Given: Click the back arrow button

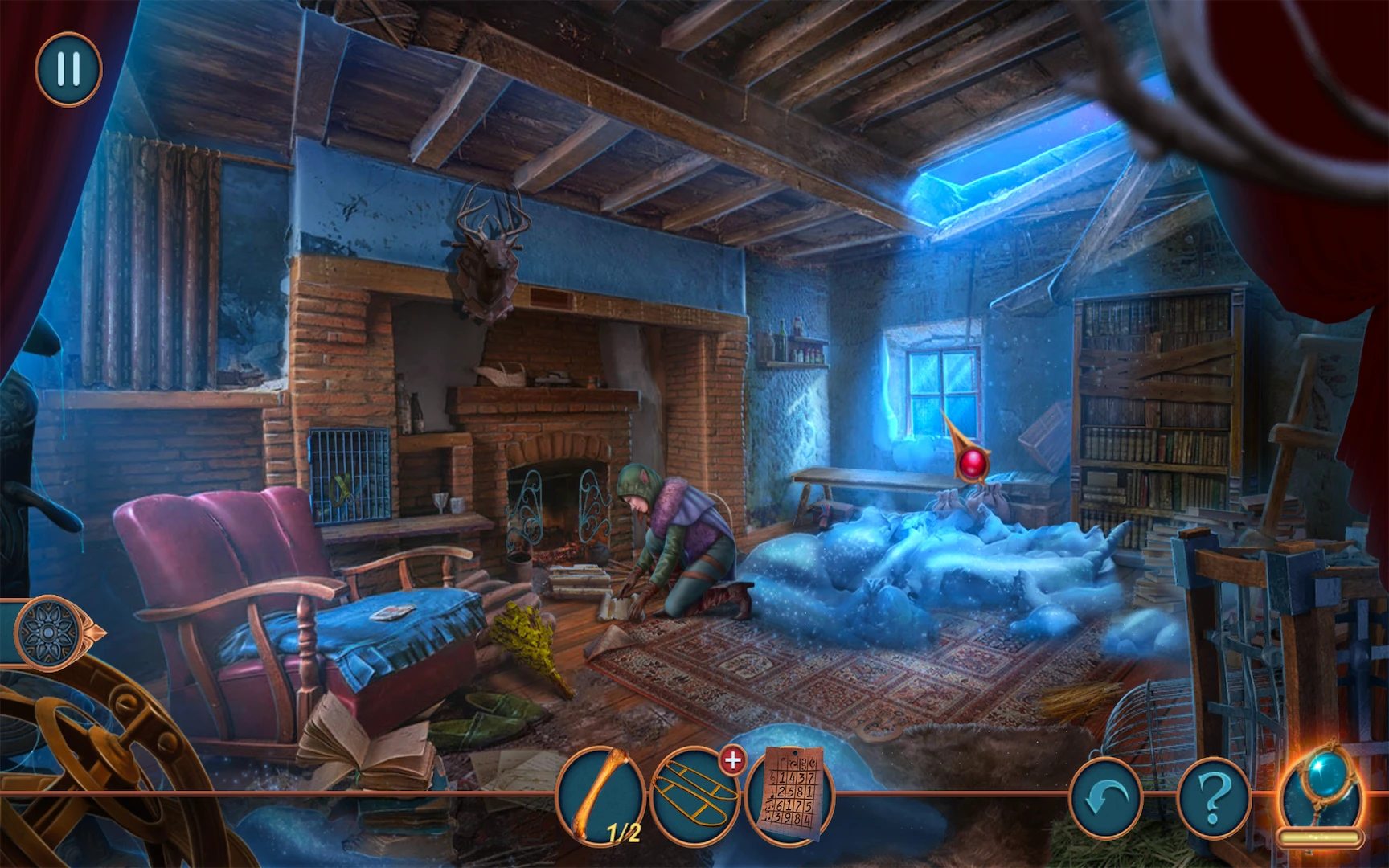Looking at the screenshot, I should tap(1105, 797).
